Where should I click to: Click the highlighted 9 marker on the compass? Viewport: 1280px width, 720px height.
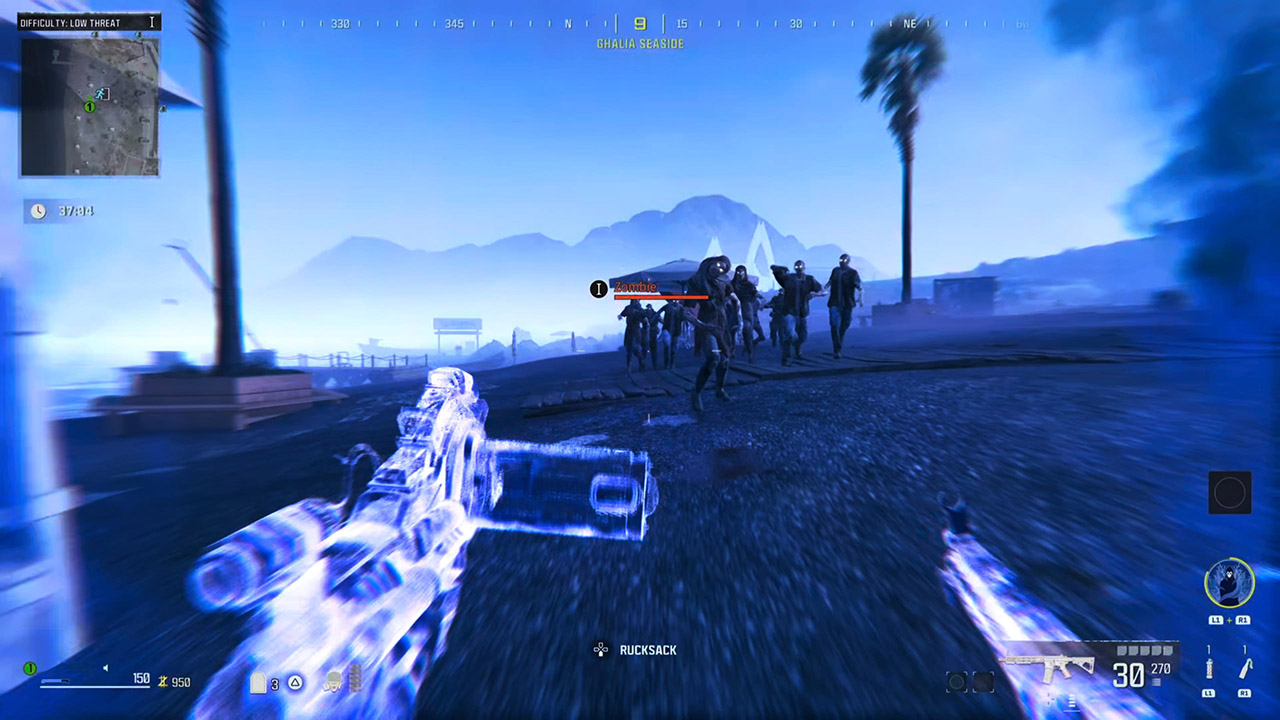pyautogui.click(x=640, y=23)
